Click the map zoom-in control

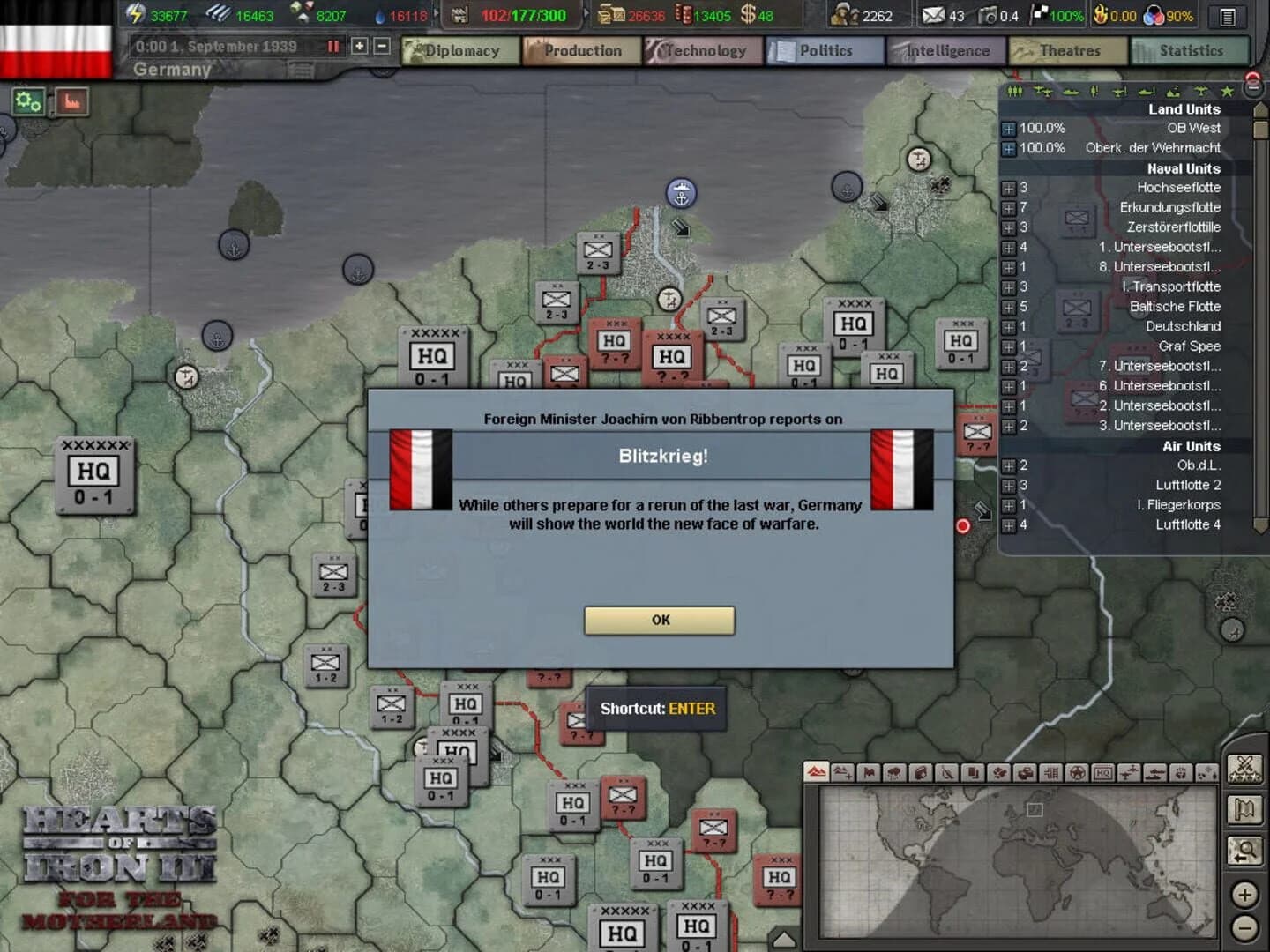tap(1246, 894)
